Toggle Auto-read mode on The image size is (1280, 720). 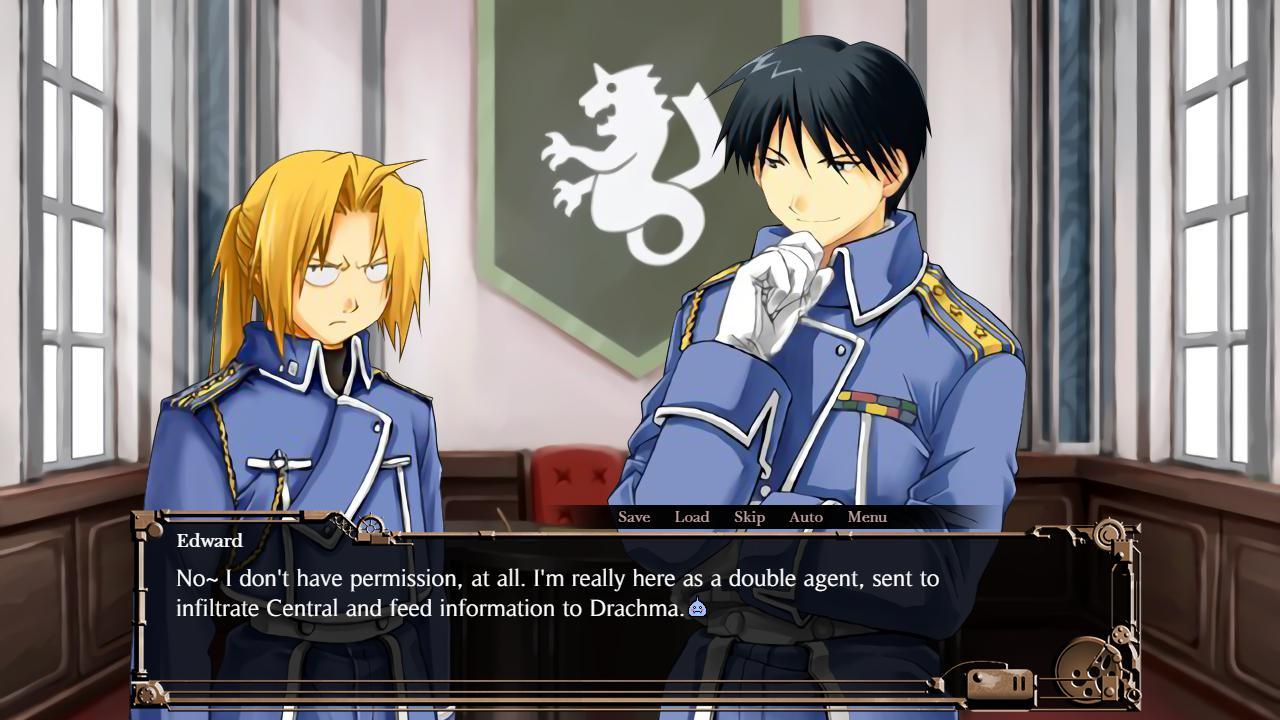[x=806, y=517]
